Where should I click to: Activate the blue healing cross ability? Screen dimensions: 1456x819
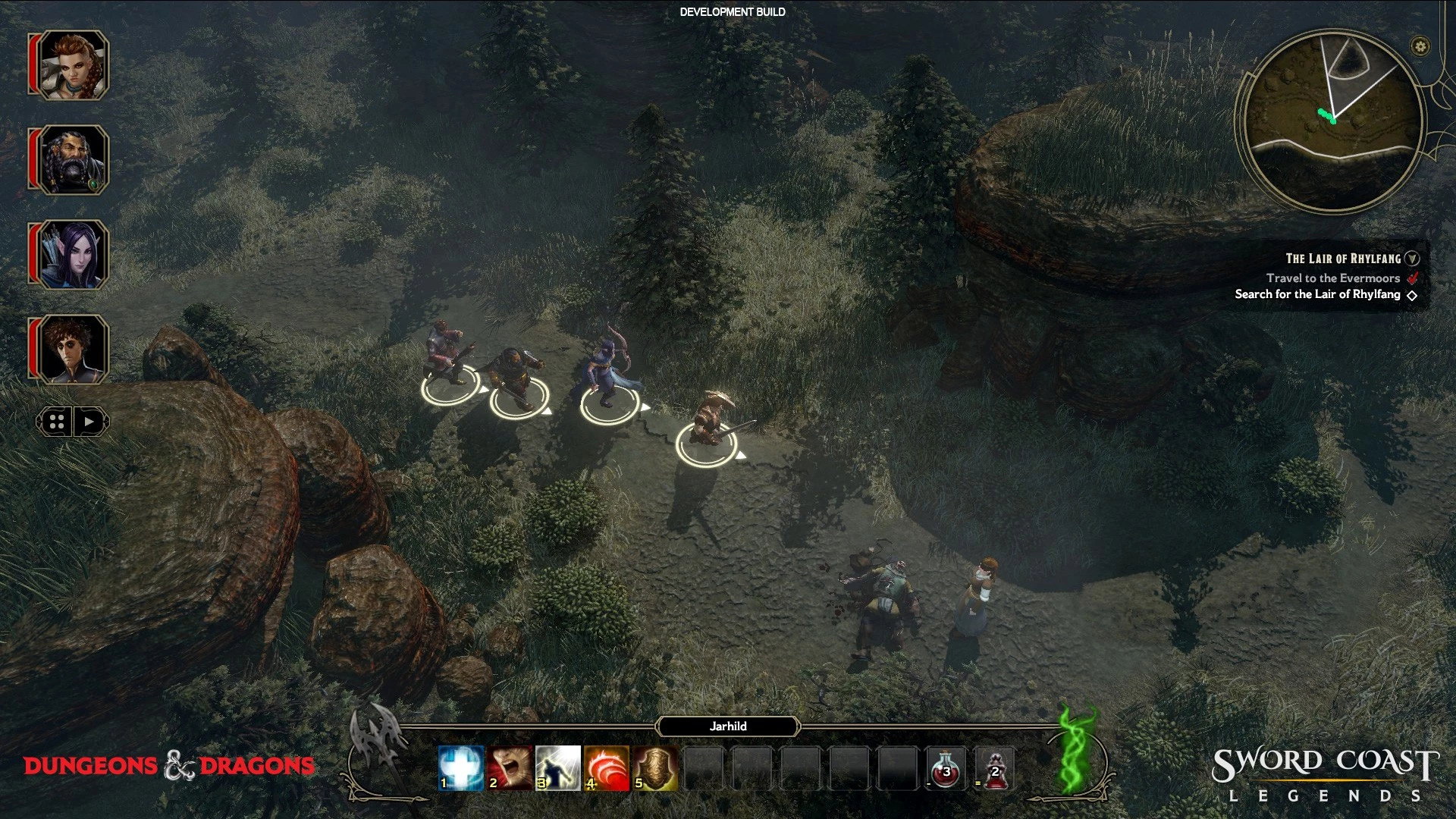coord(461,767)
